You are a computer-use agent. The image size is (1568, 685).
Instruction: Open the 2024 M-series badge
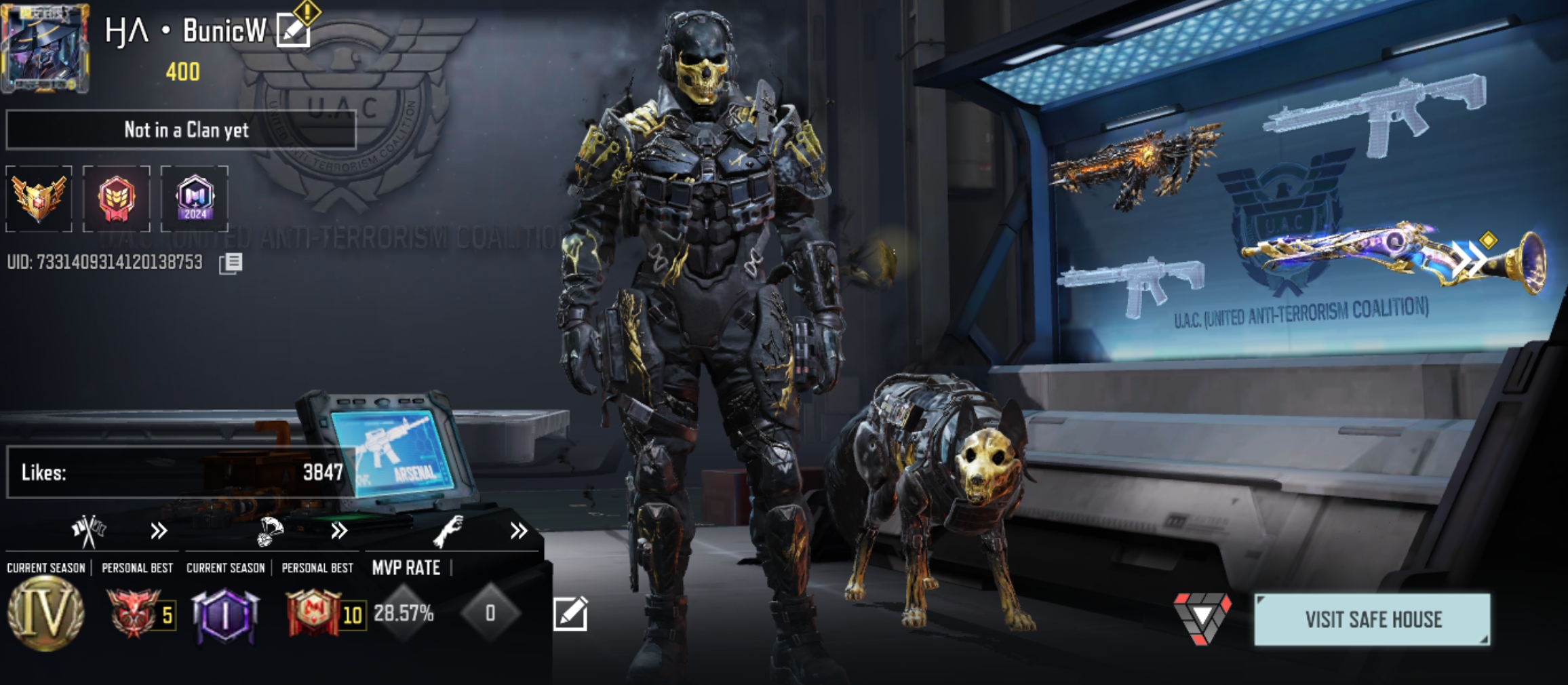coord(195,197)
